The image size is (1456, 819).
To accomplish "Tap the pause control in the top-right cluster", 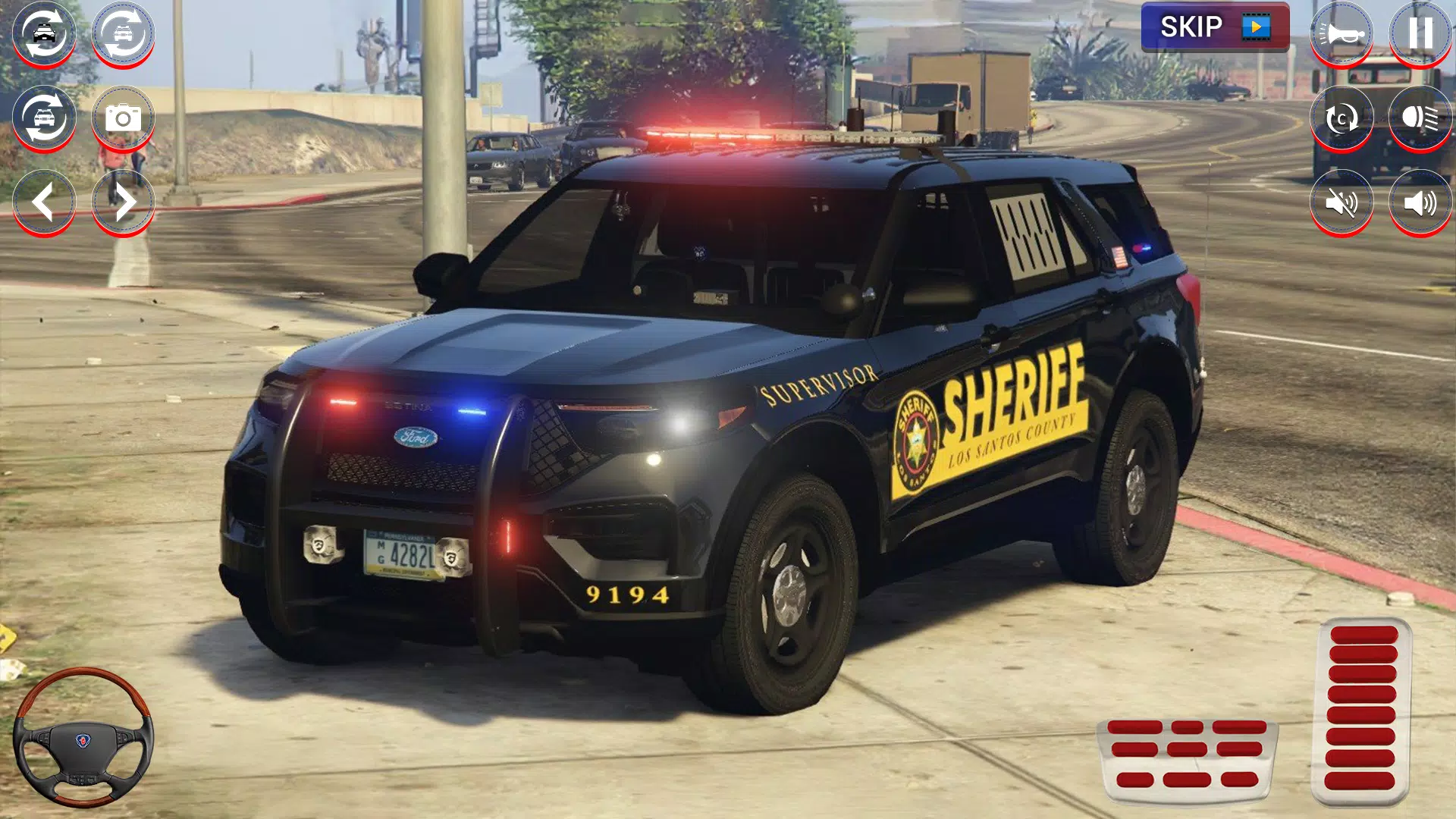I will 1418,32.
